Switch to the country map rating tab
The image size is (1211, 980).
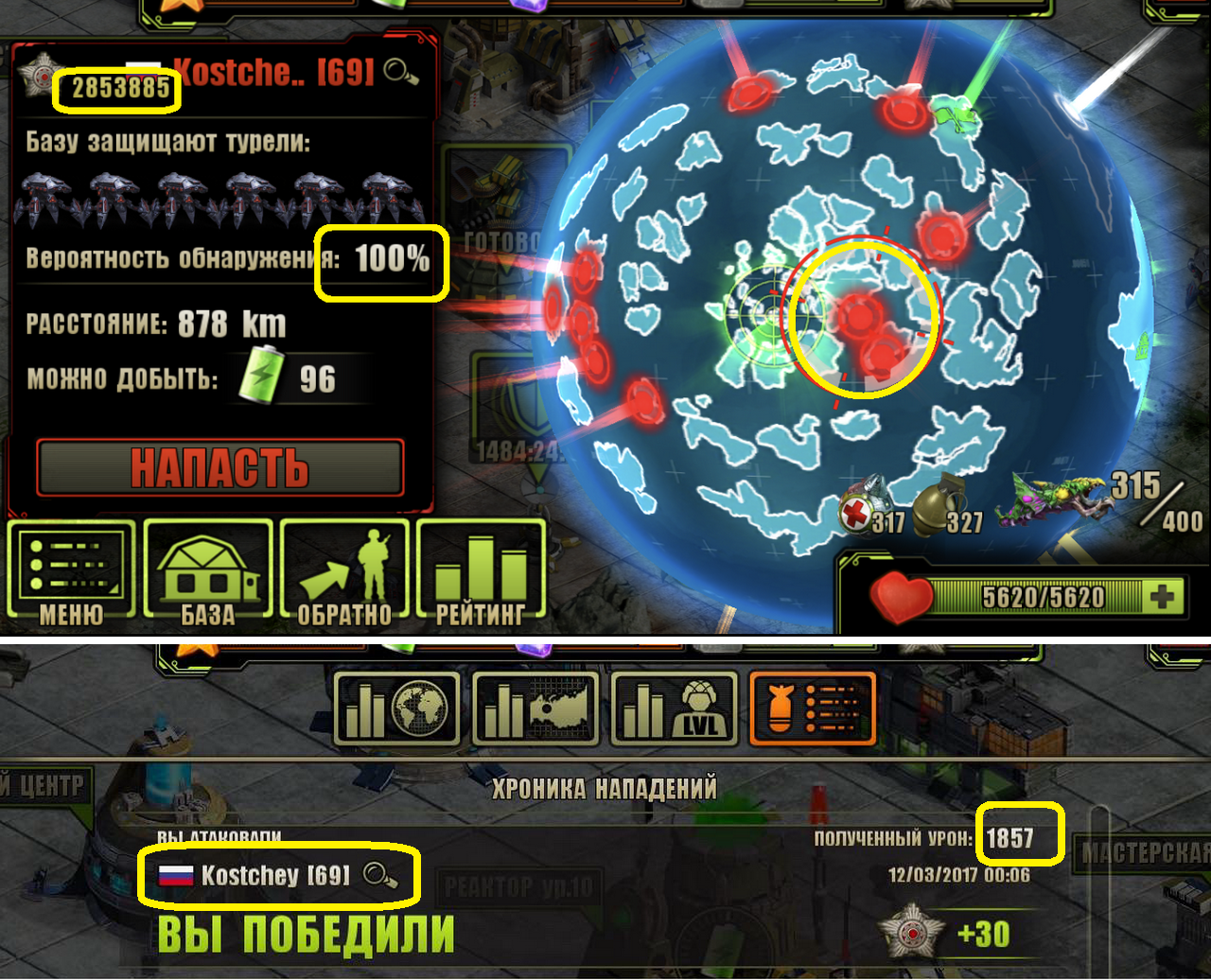coord(535,709)
